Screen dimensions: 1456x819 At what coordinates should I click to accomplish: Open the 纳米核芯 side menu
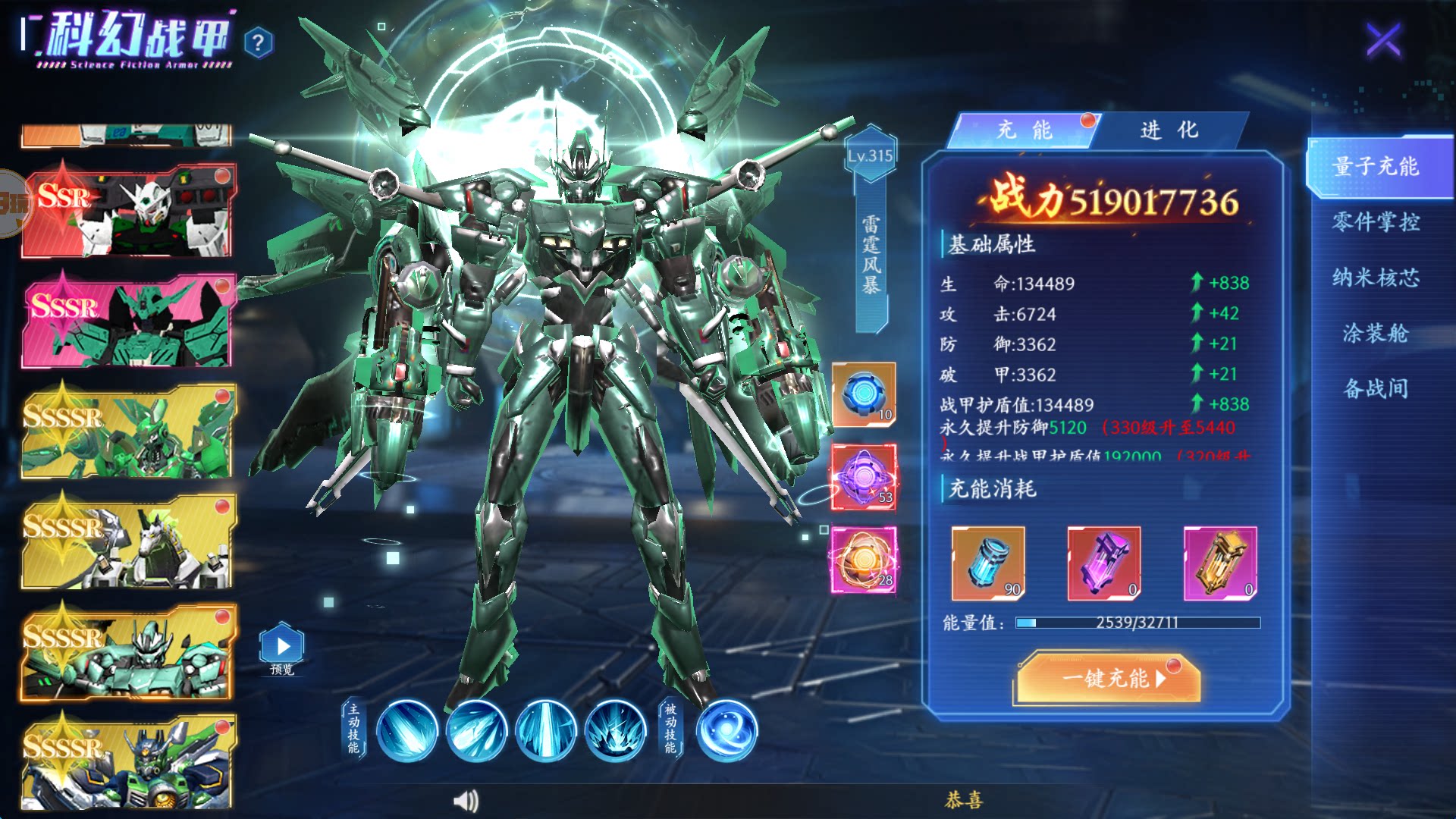[1375, 278]
